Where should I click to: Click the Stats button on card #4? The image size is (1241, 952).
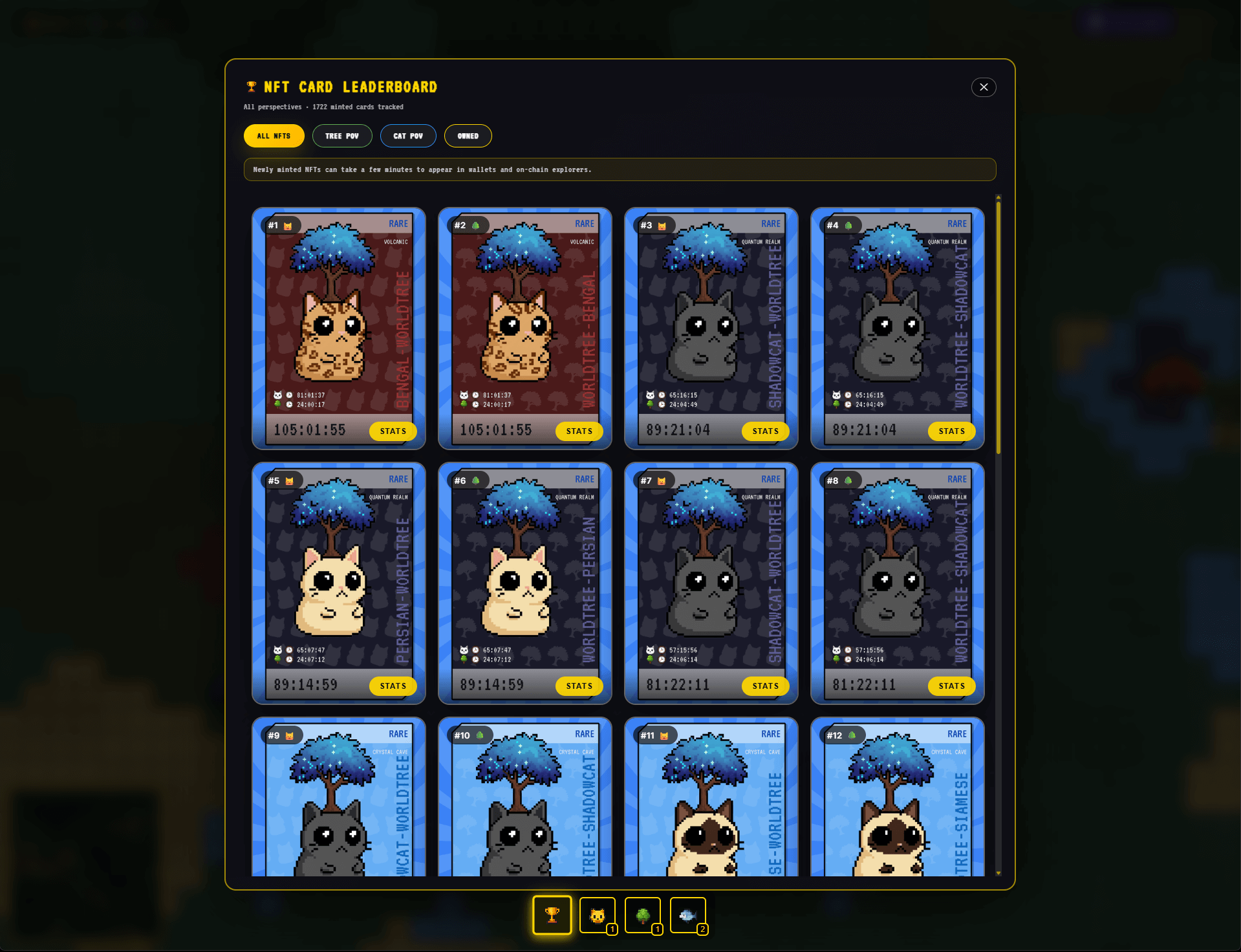coord(951,431)
